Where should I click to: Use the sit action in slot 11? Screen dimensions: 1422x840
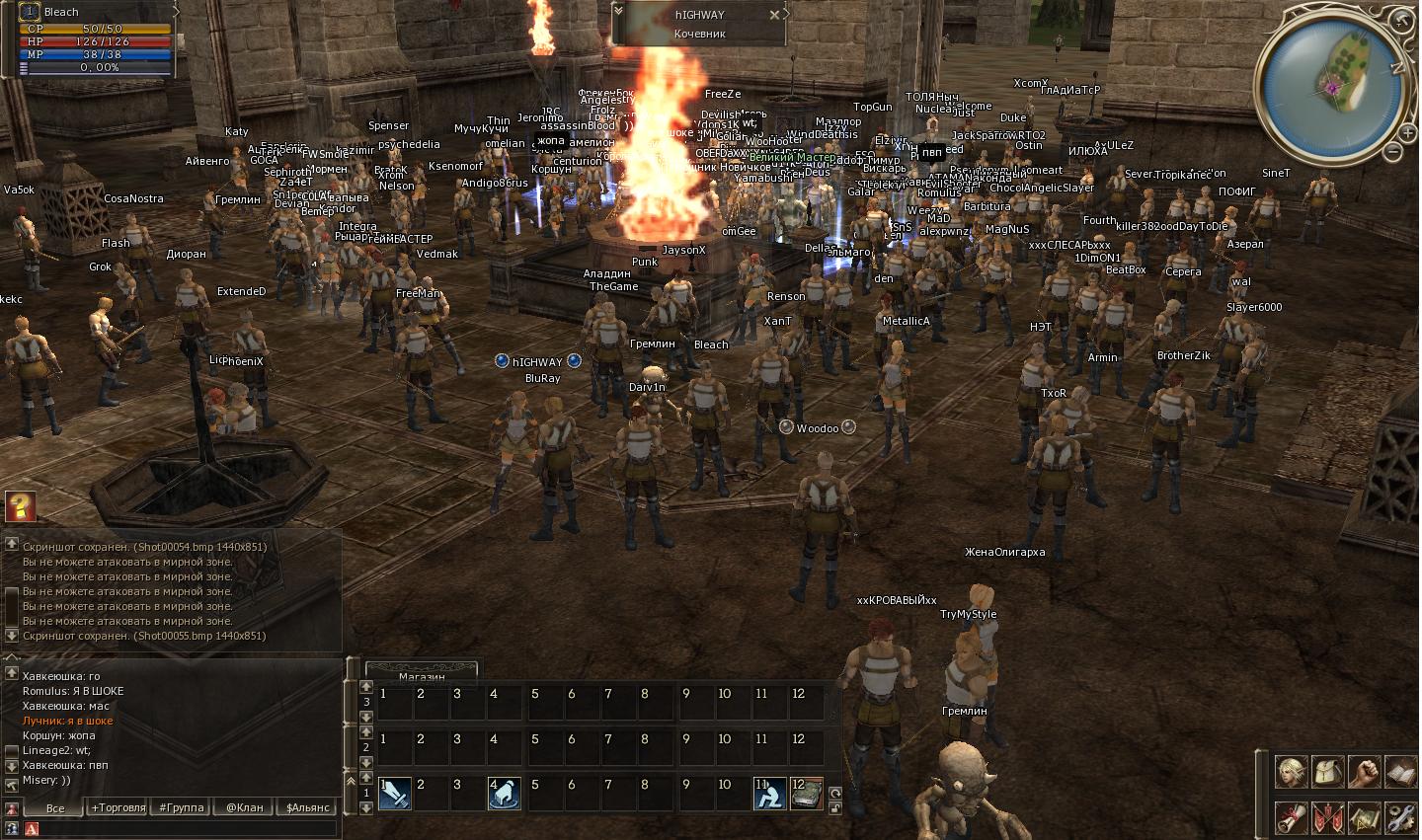[x=769, y=794]
